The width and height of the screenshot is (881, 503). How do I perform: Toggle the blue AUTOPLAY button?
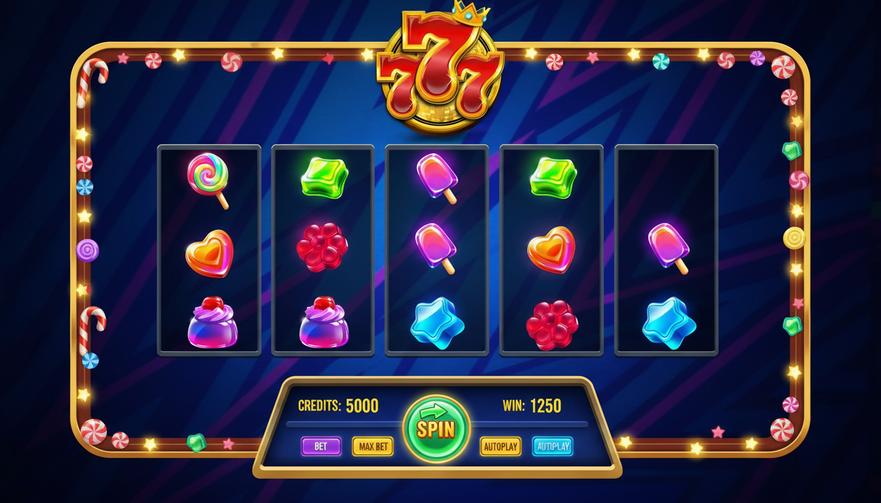coord(552,446)
